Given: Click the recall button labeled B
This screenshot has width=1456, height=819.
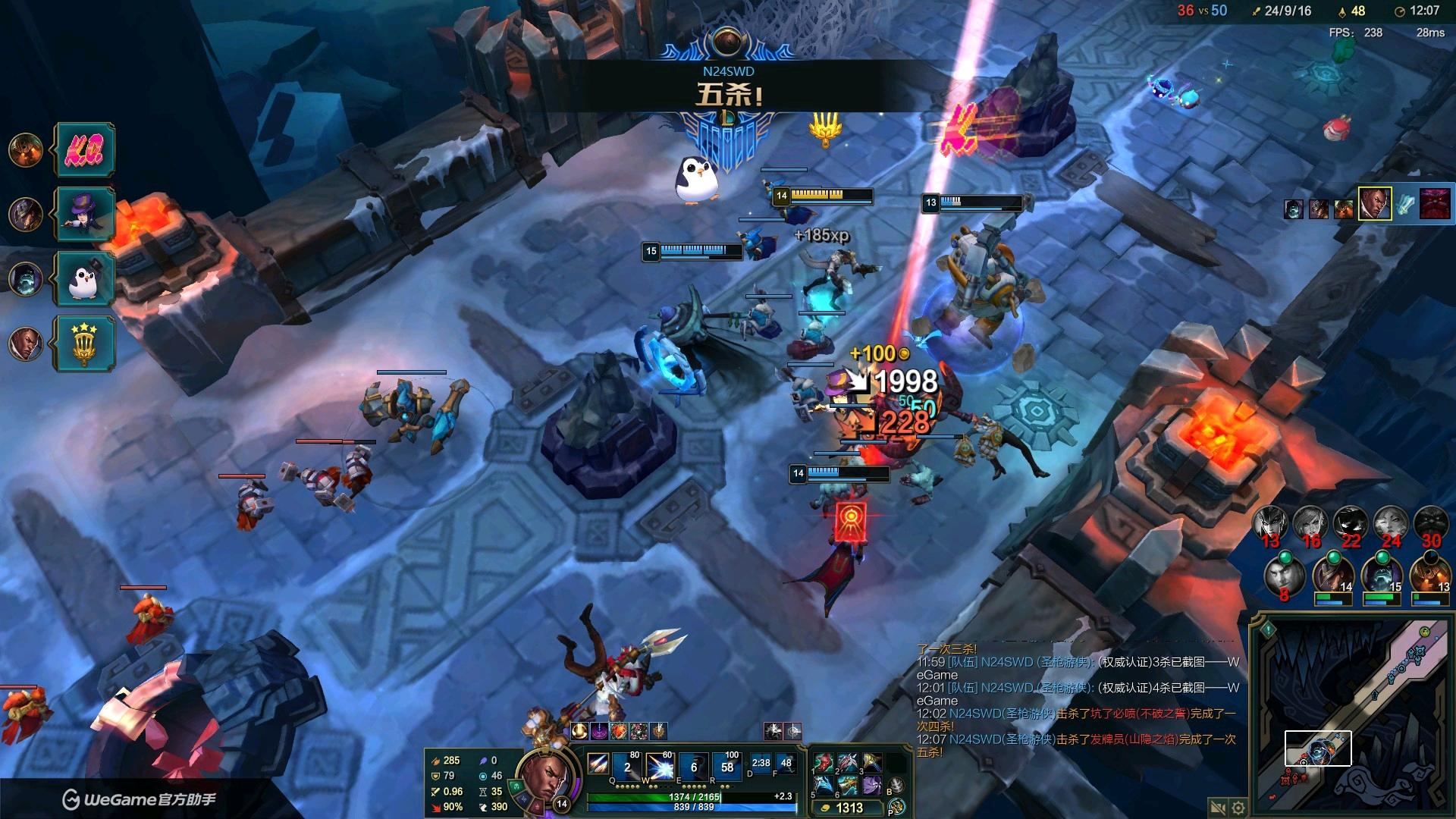Looking at the screenshot, I should click(x=896, y=786).
